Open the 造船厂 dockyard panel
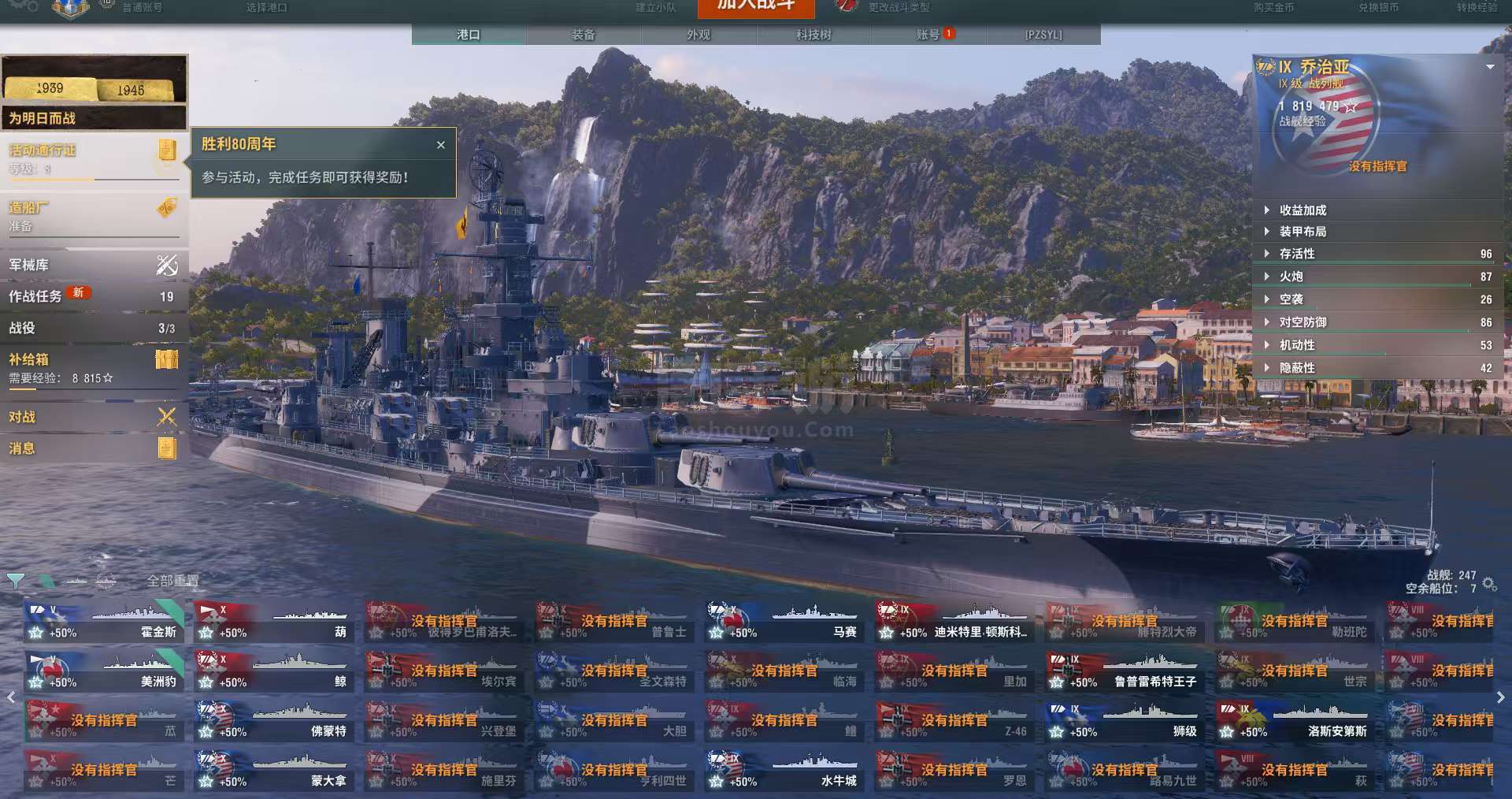 tap(94, 216)
